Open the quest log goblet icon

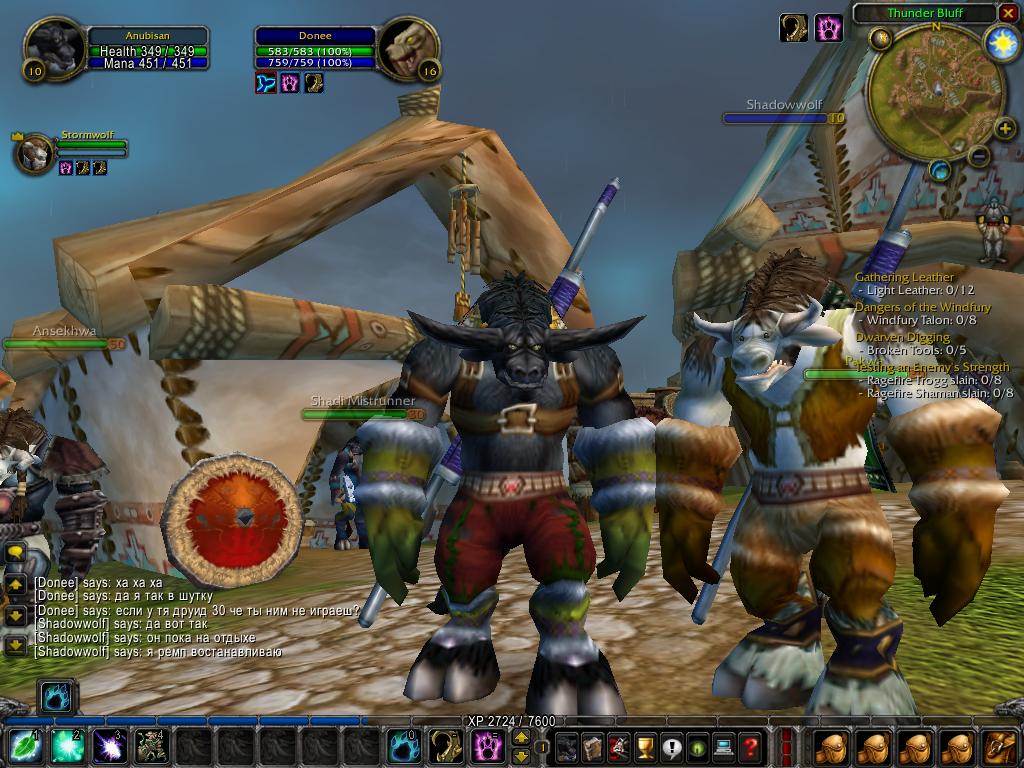pyautogui.click(x=645, y=747)
